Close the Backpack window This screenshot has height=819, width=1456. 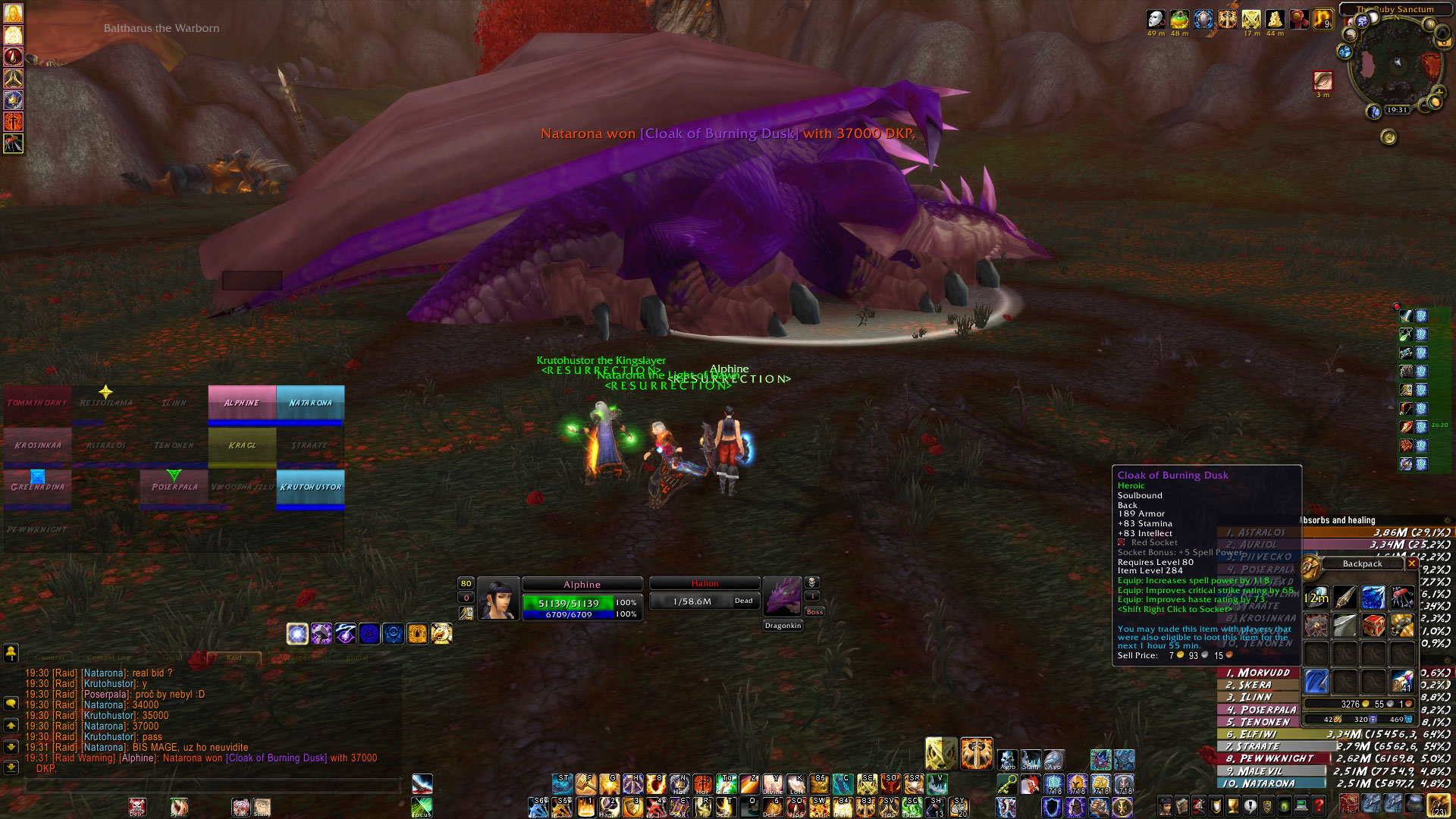(x=1411, y=563)
